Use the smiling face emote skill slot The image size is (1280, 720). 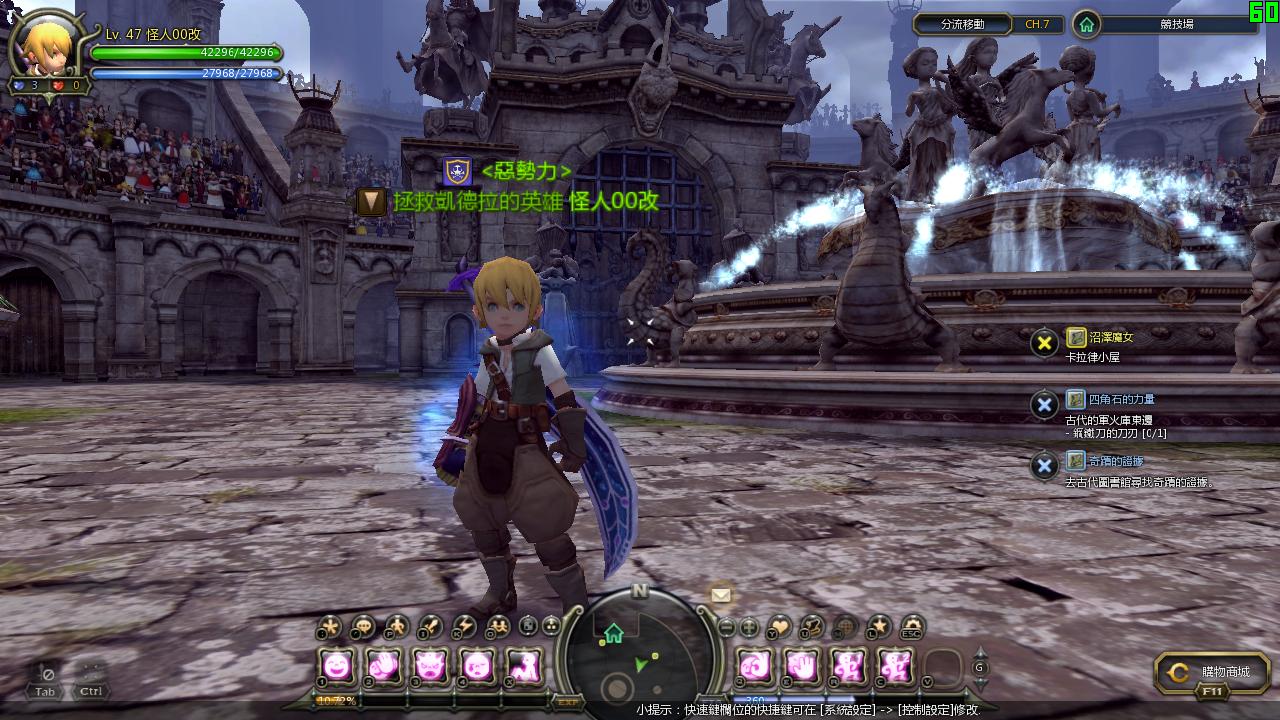tap(337, 664)
